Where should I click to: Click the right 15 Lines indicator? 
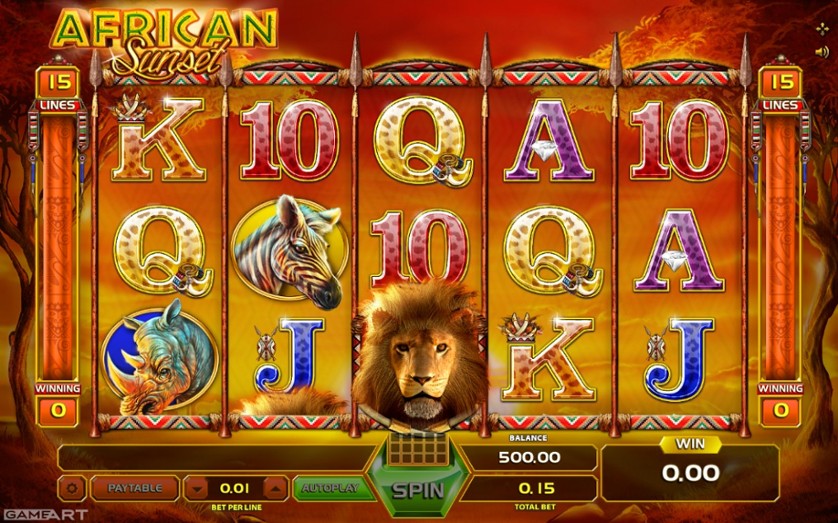click(x=779, y=82)
